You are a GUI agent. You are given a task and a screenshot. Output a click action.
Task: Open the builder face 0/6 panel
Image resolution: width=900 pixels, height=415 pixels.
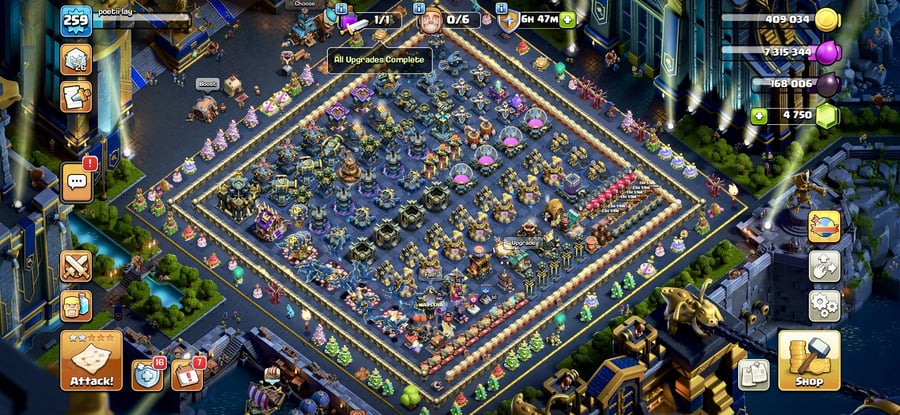coord(432,19)
